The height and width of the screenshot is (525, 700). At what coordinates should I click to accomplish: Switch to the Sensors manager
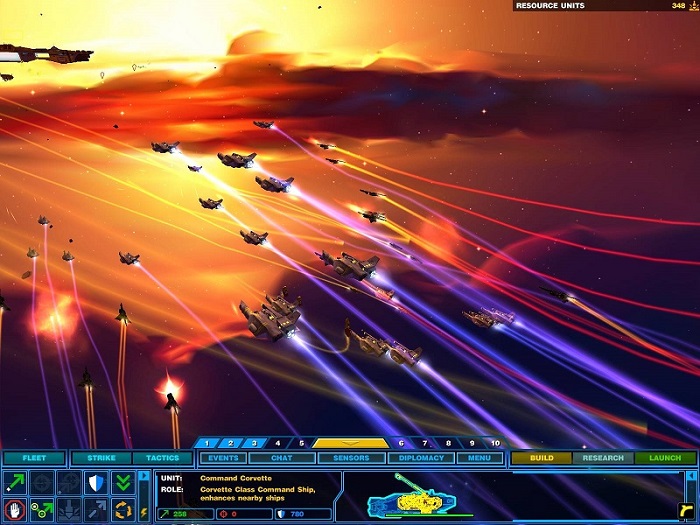tap(351, 458)
